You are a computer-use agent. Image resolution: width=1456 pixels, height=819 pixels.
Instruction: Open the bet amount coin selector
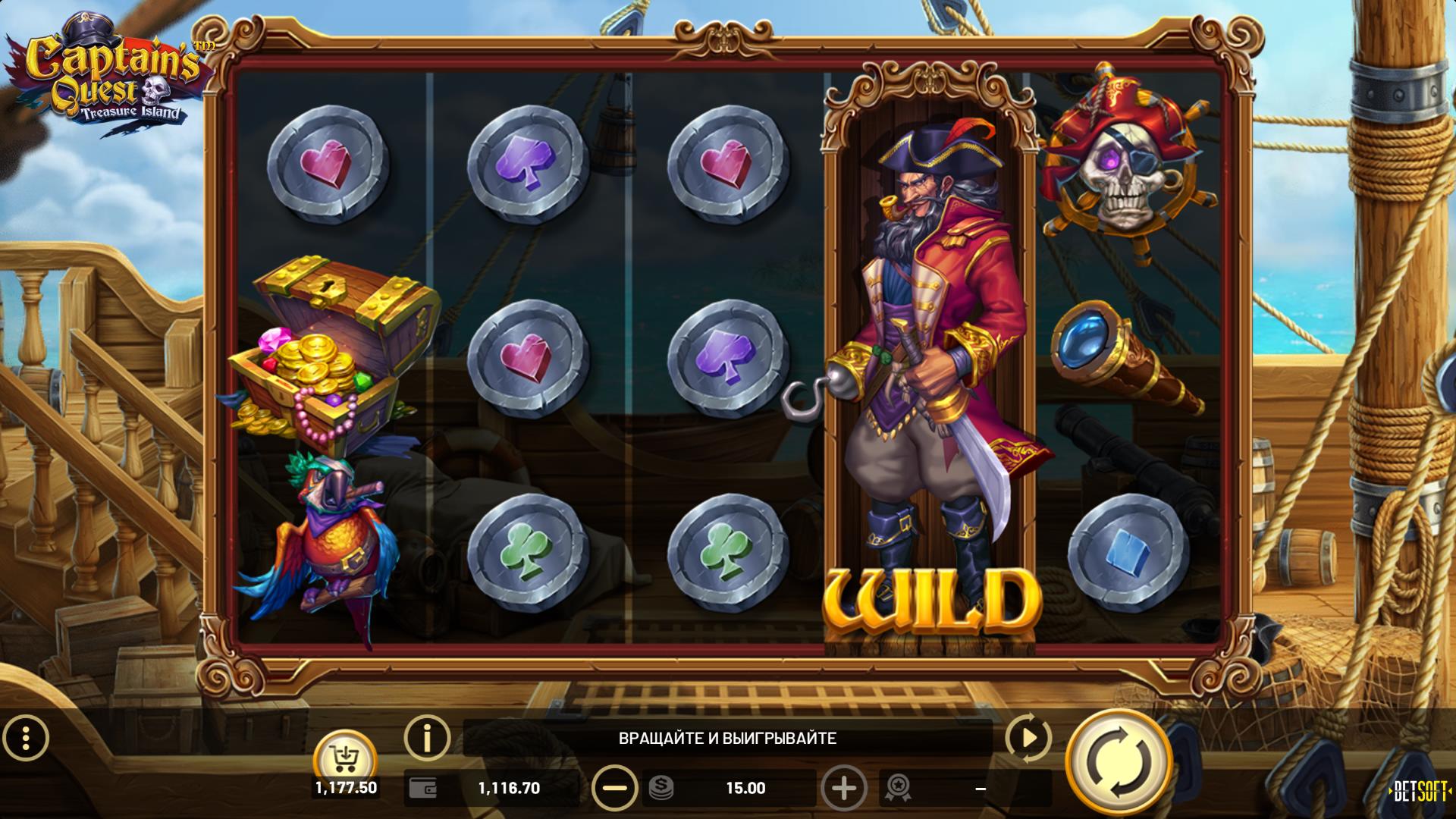[x=661, y=788]
